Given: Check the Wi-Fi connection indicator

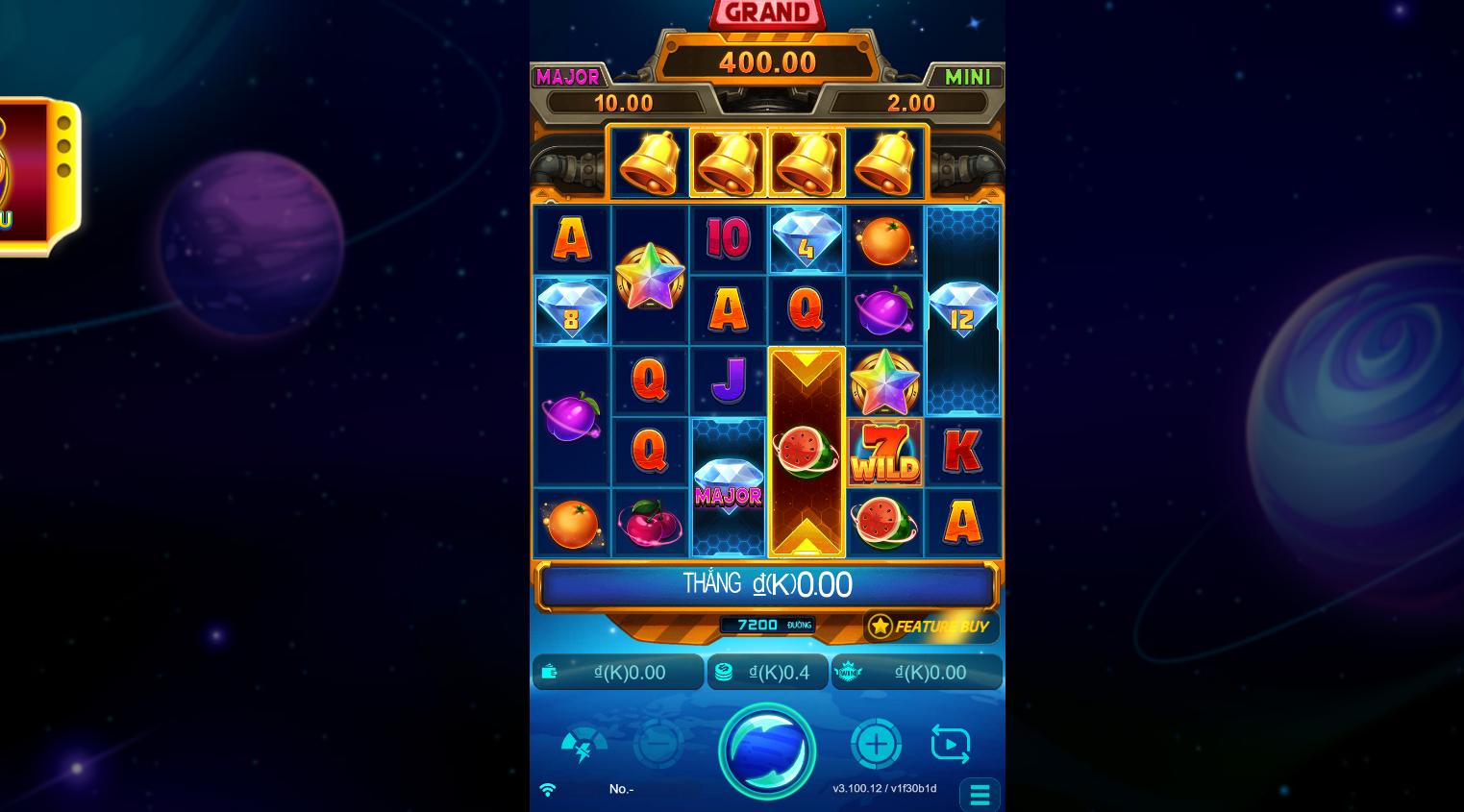Looking at the screenshot, I should click(548, 788).
